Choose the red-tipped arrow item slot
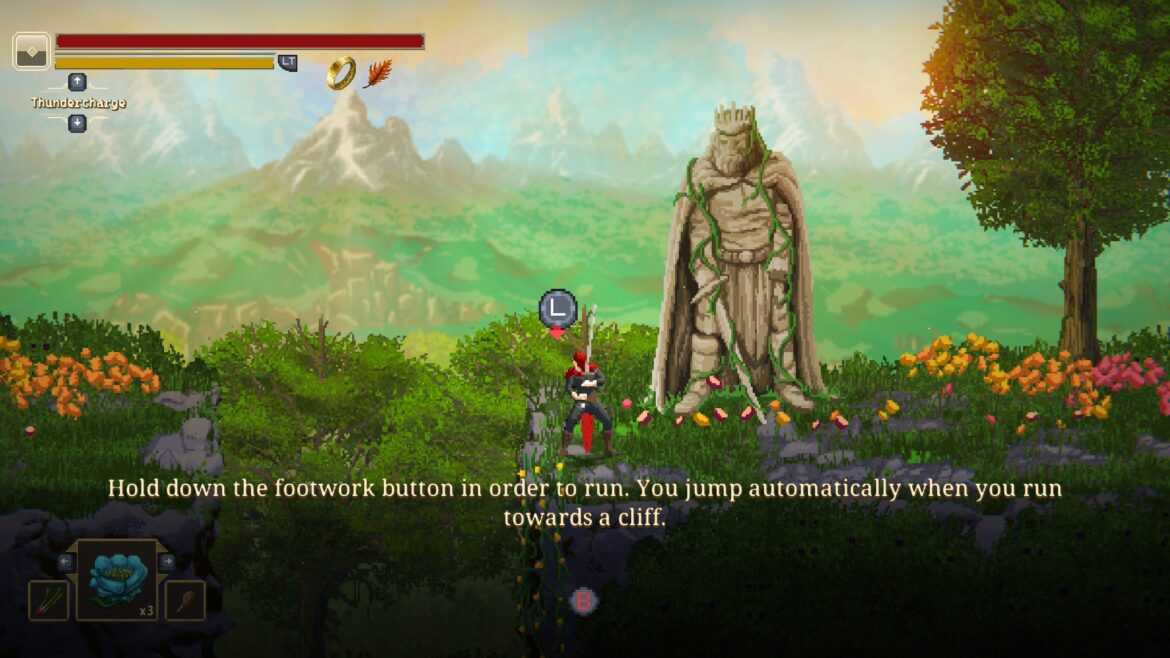Viewport: 1170px width, 658px height. (48, 600)
